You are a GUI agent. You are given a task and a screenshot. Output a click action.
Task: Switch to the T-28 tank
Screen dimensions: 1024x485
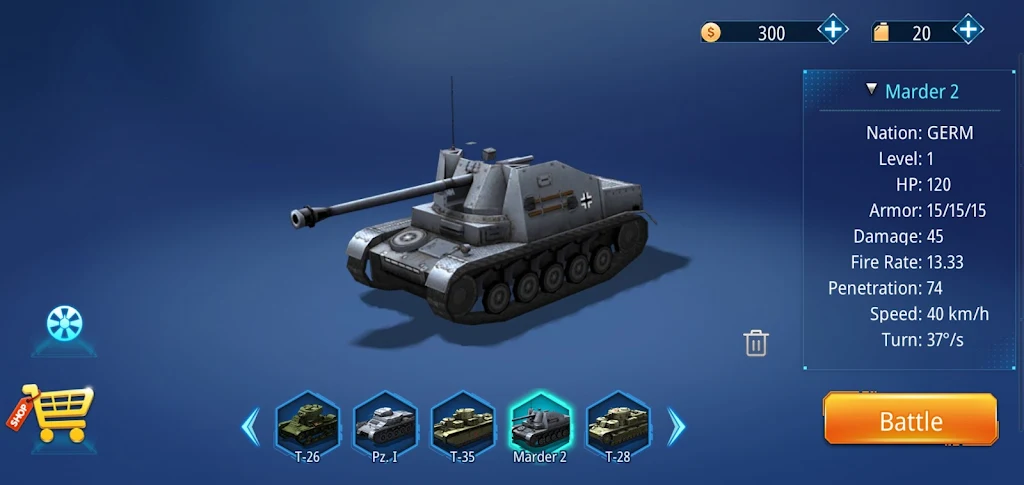(x=617, y=425)
